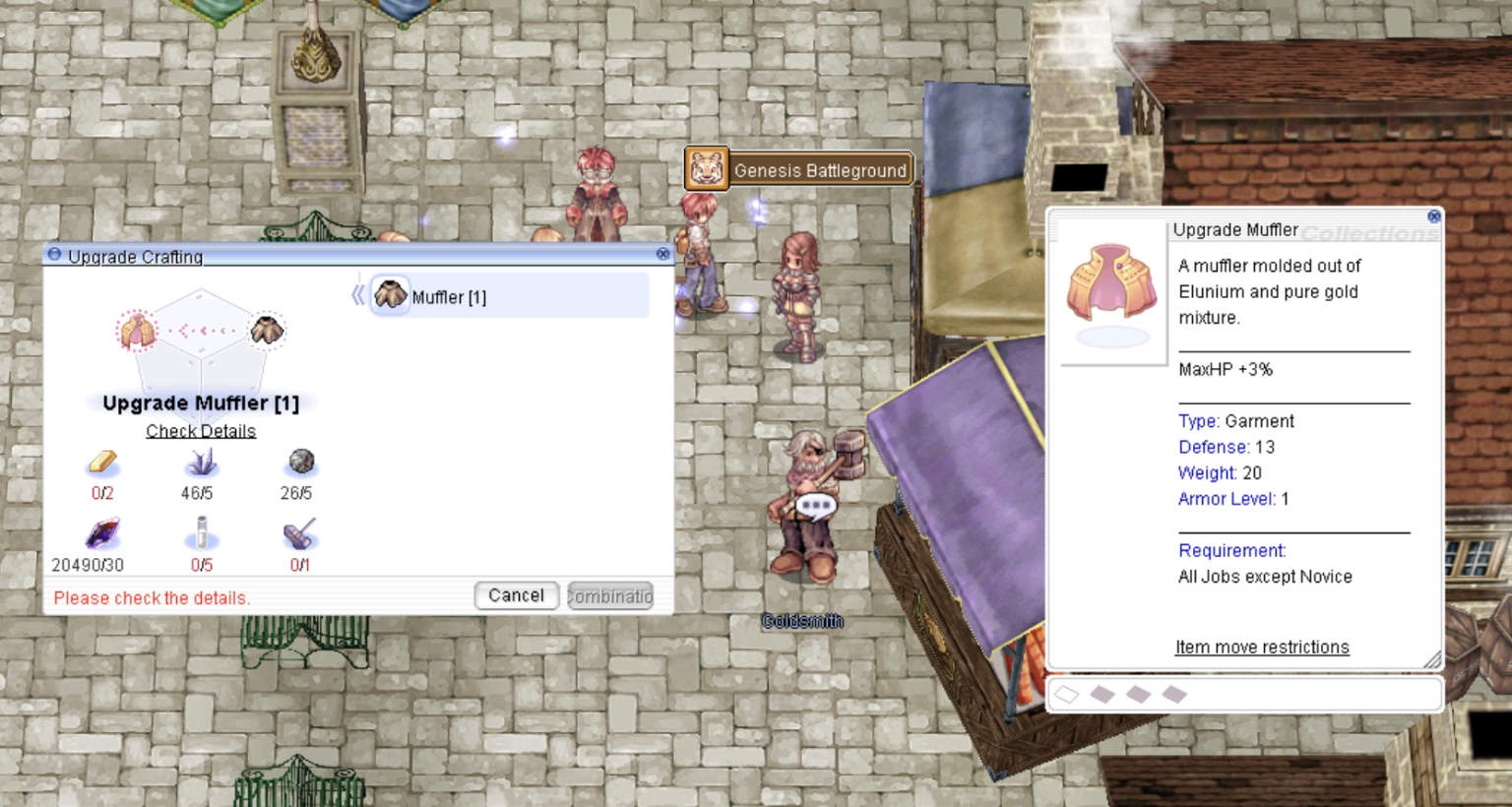Open the Genesis Battleground banner
Viewport: 1512px width, 807px height.
[x=799, y=169]
